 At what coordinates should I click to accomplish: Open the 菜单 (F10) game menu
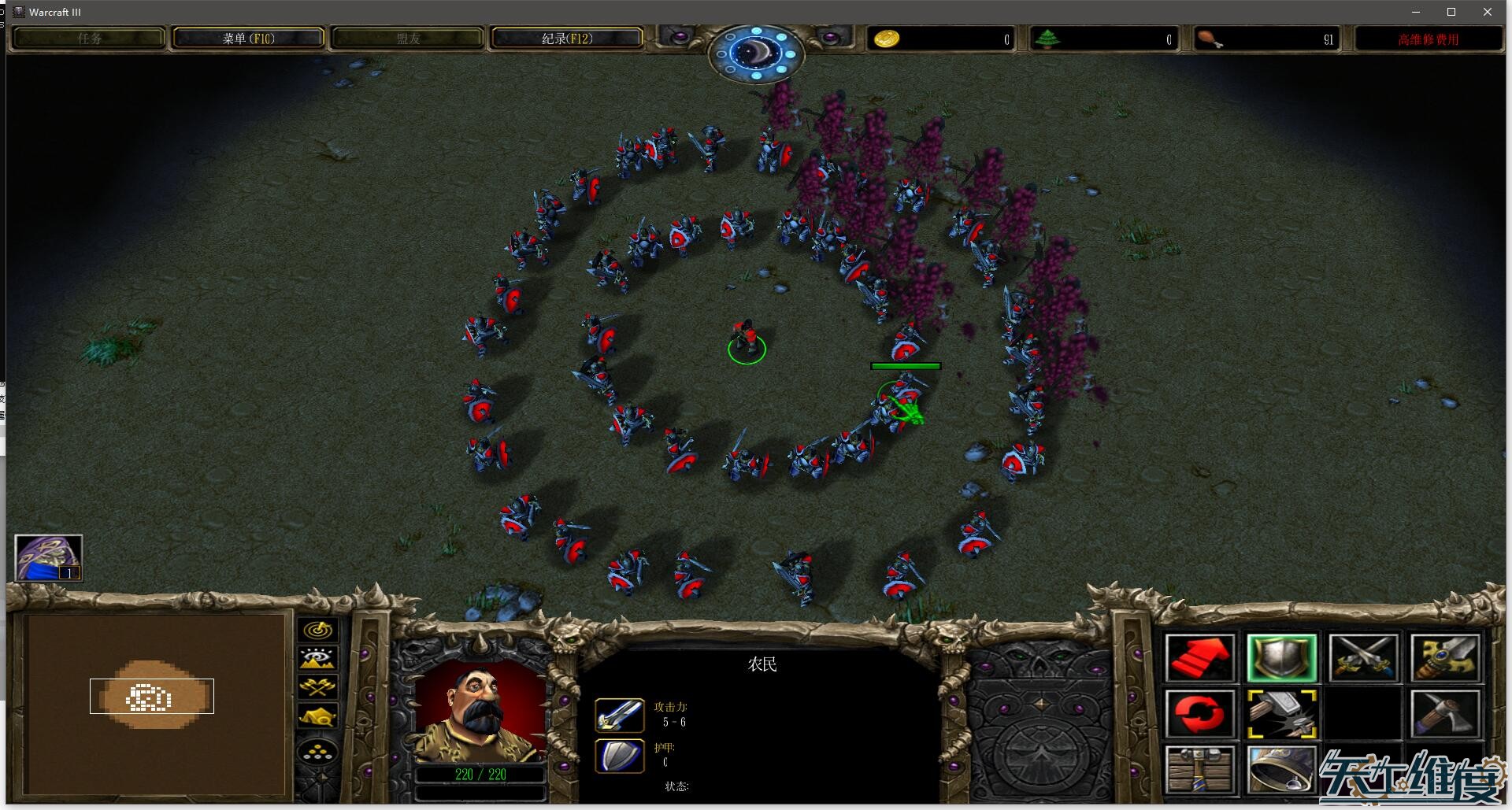(x=248, y=39)
